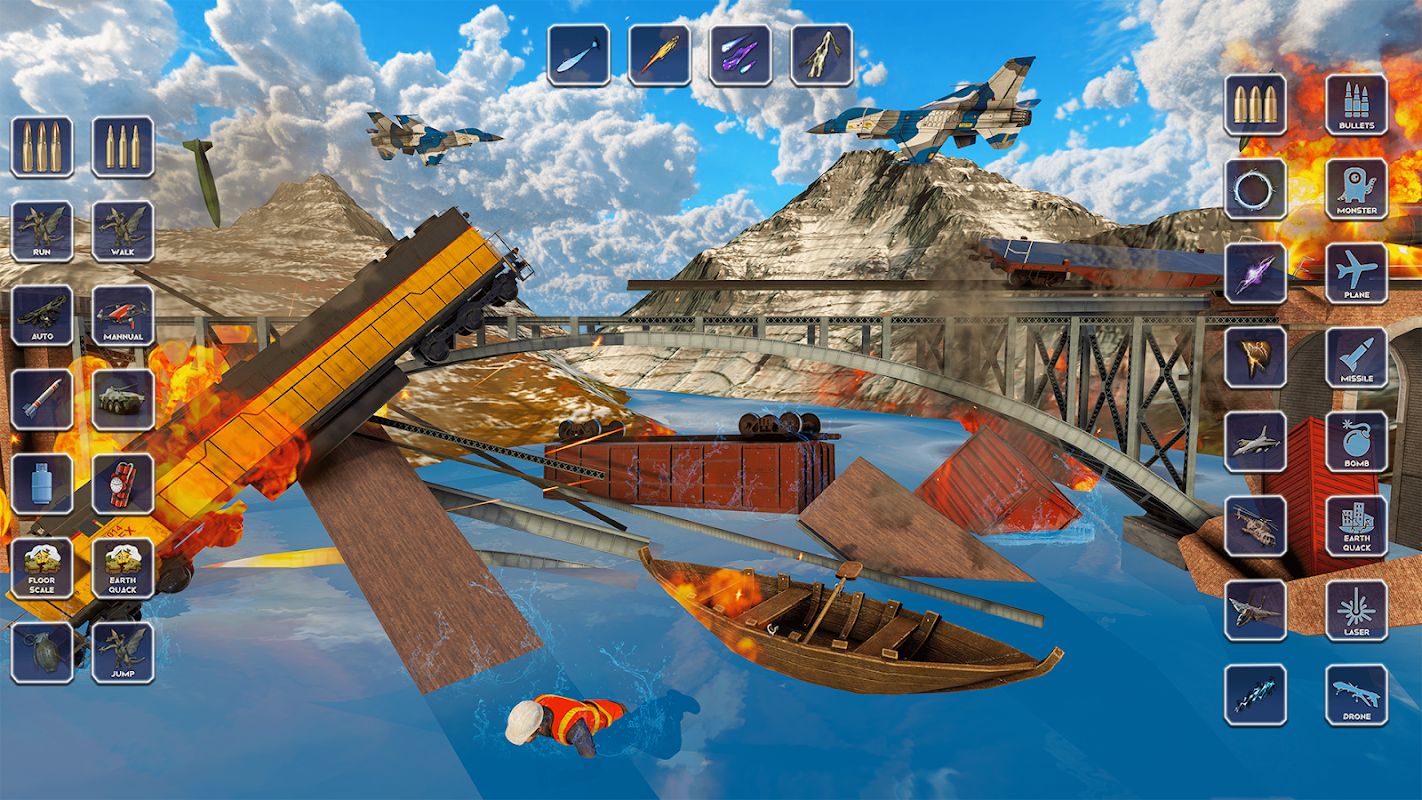Viewport: 1422px width, 800px height.
Task: Select the Run monster button
Action: point(42,231)
